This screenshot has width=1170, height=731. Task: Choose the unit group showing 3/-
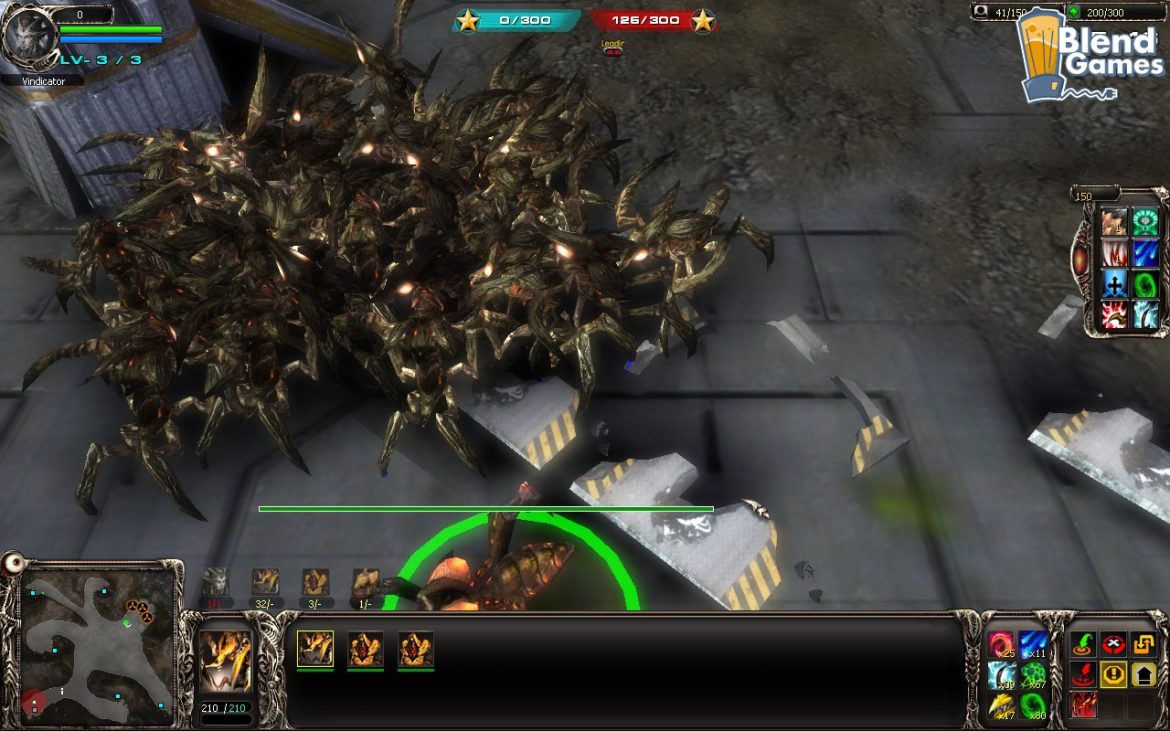(315, 582)
